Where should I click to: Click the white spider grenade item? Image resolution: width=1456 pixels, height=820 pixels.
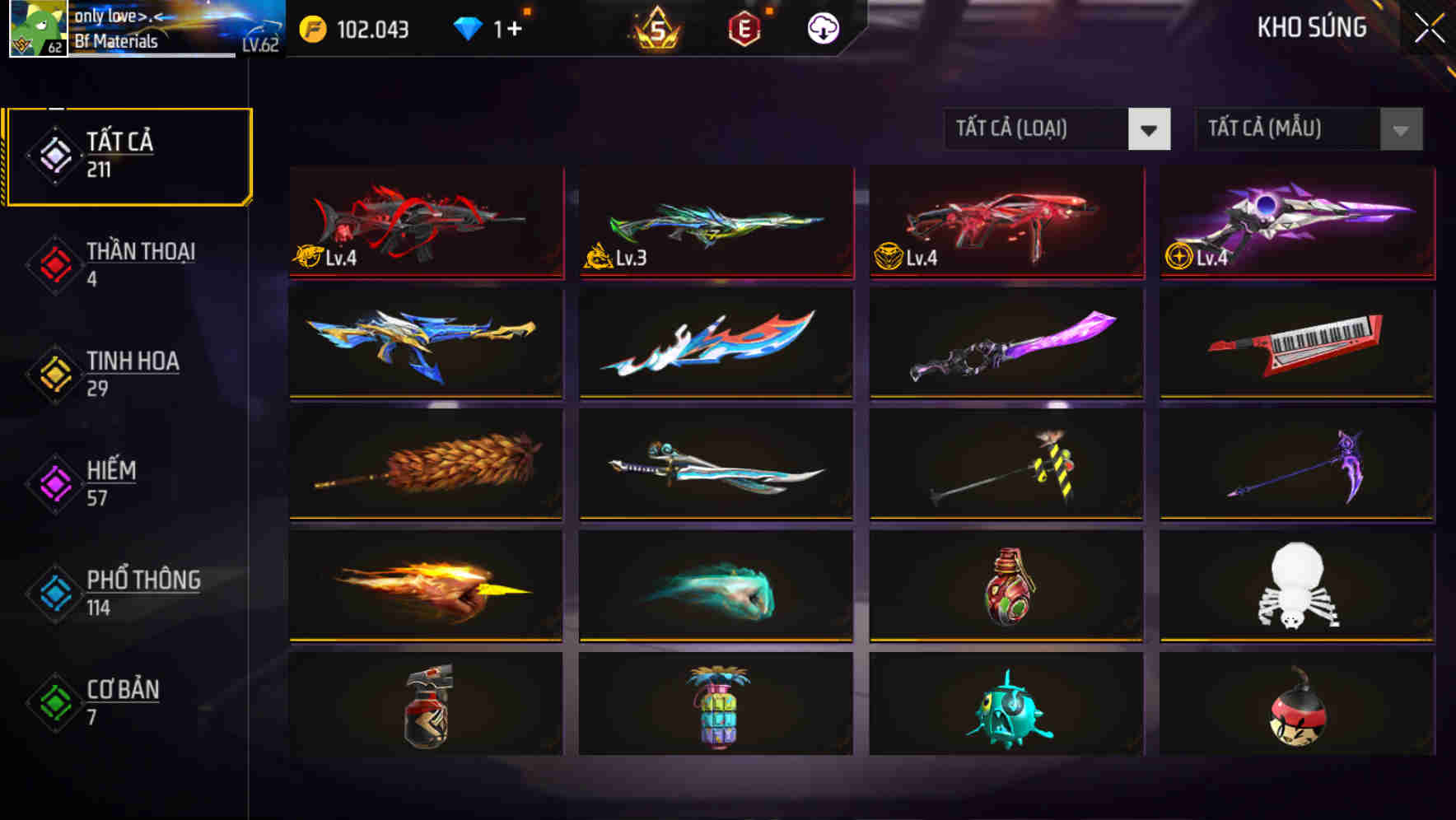(1295, 586)
